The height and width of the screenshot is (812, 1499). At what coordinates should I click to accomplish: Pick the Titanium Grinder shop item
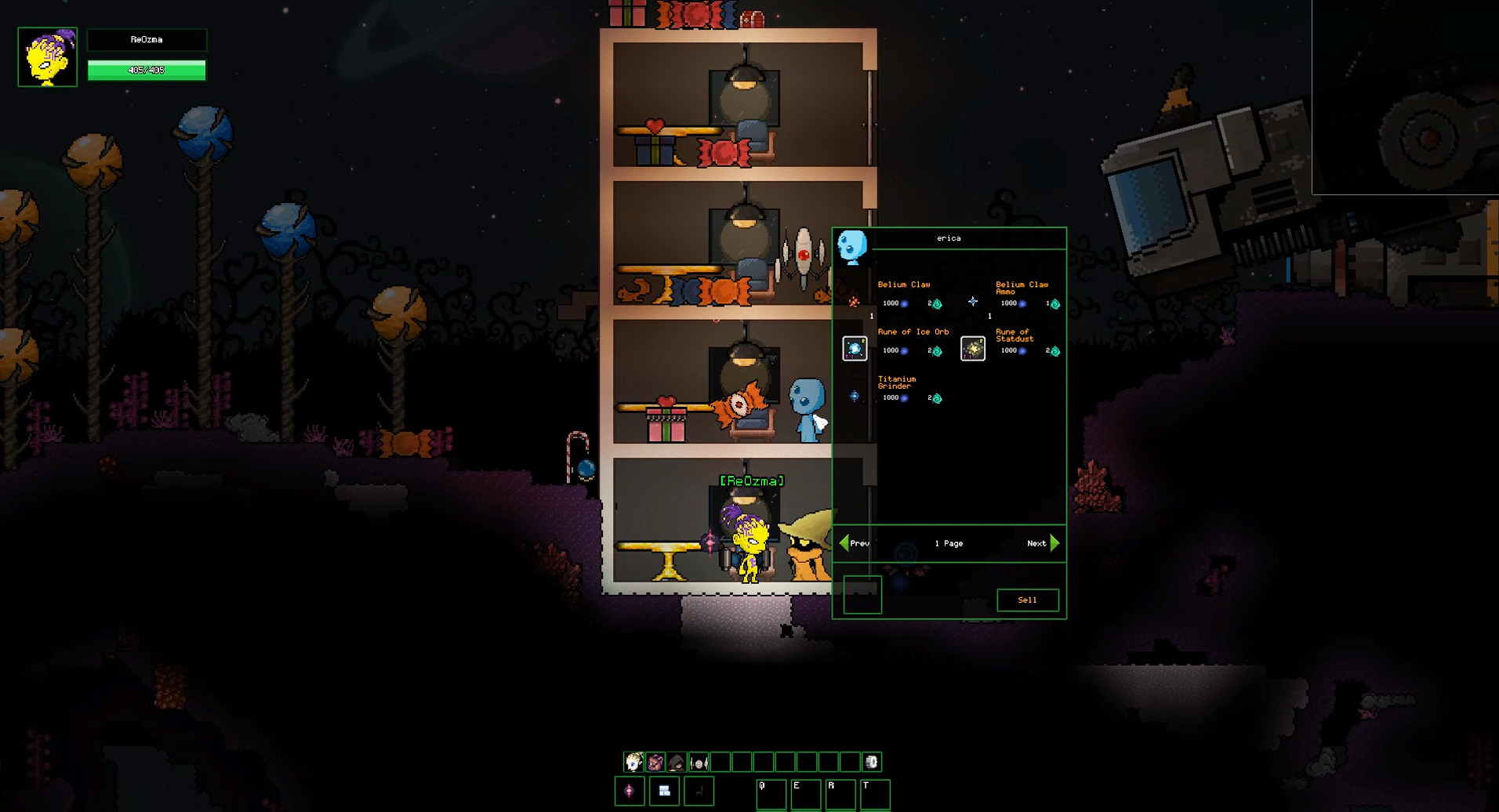[x=855, y=396]
